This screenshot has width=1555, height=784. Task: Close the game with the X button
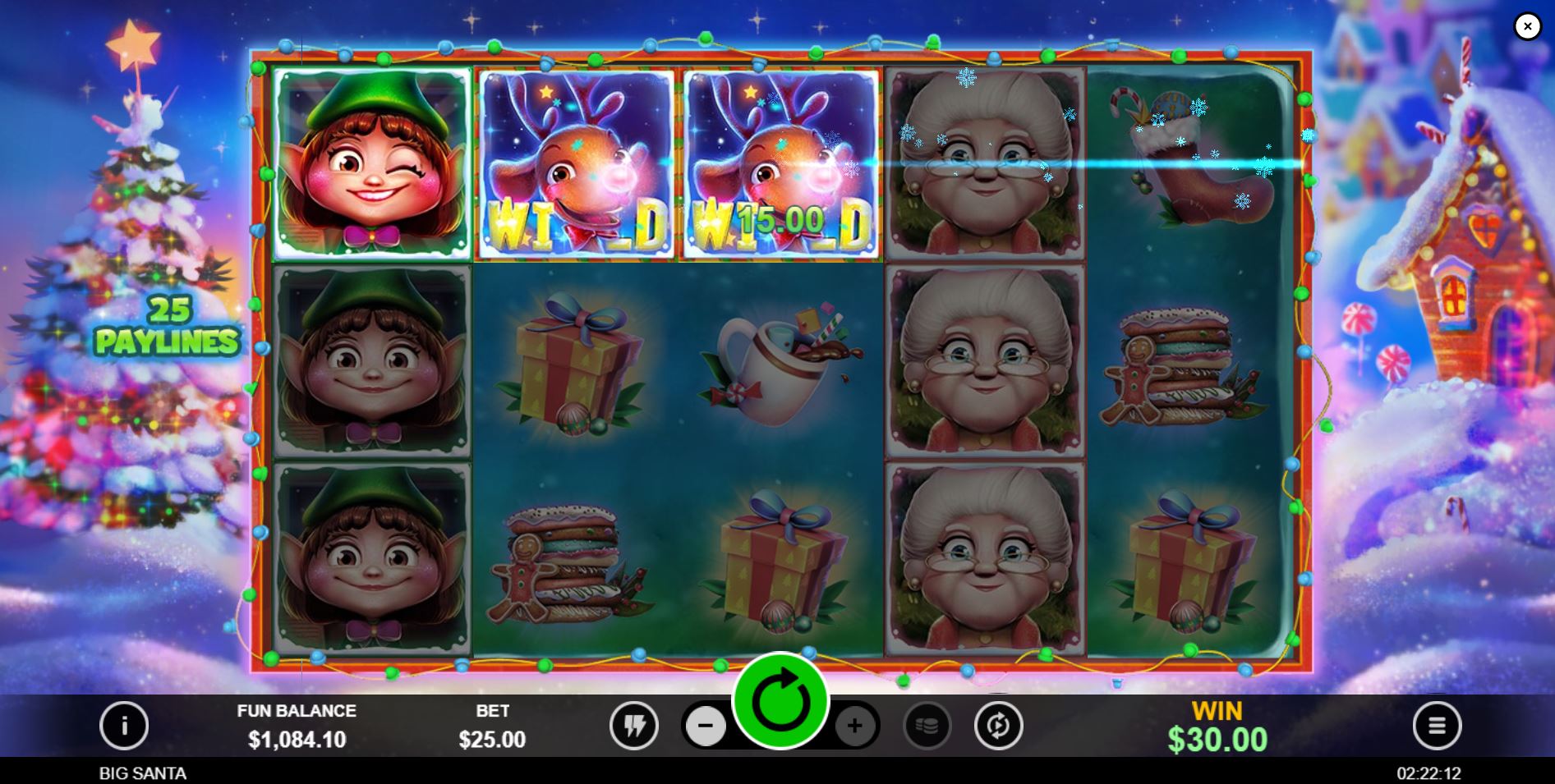point(1527,26)
